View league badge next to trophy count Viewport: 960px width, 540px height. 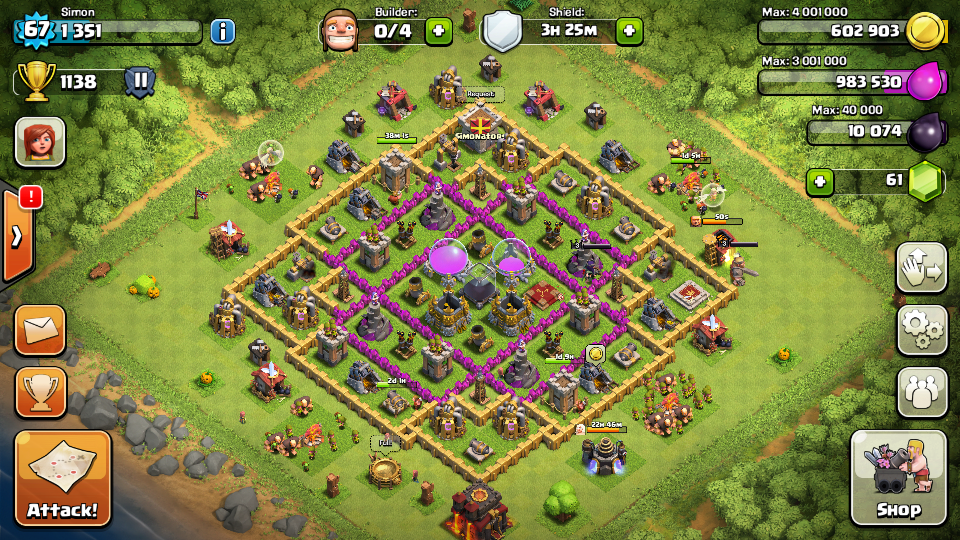(139, 81)
